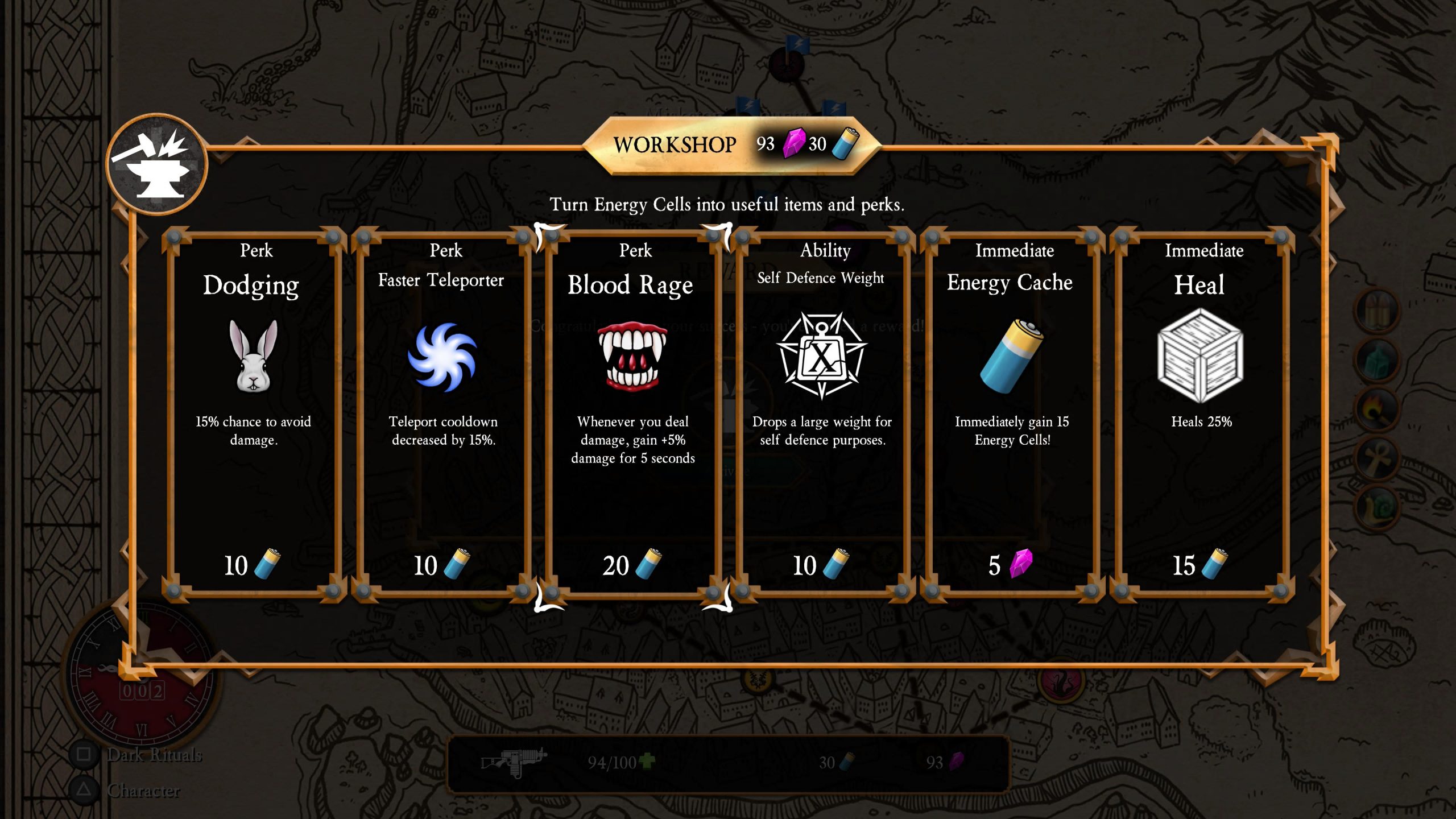Image resolution: width=1456 pixels, height=819 pixels.
Task: Select the Faster Teleporter perk card
Action: point(443,415)
